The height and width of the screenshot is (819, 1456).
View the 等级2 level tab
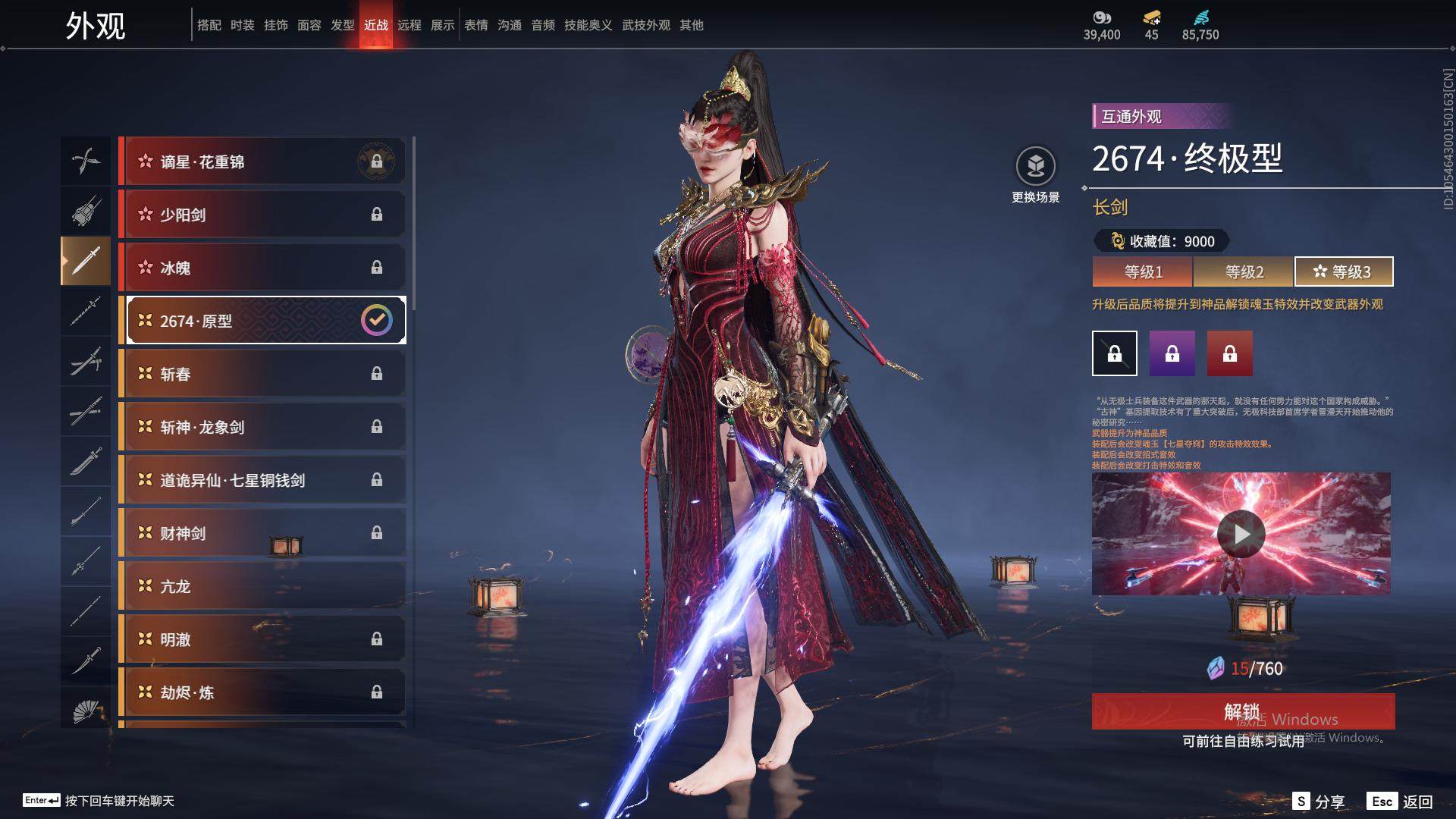point(1244,271)
